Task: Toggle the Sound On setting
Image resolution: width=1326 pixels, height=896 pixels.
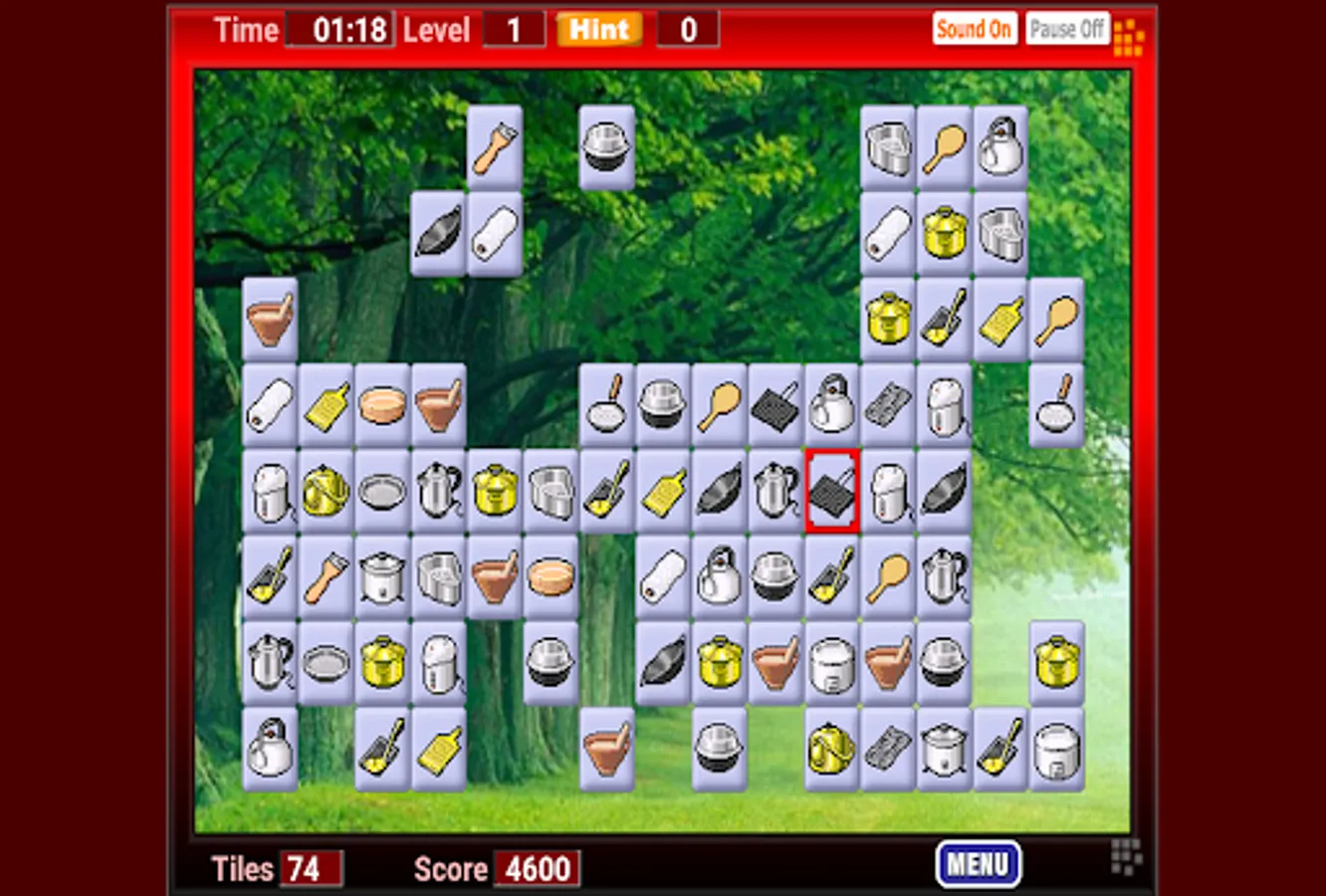Action: 975,29
